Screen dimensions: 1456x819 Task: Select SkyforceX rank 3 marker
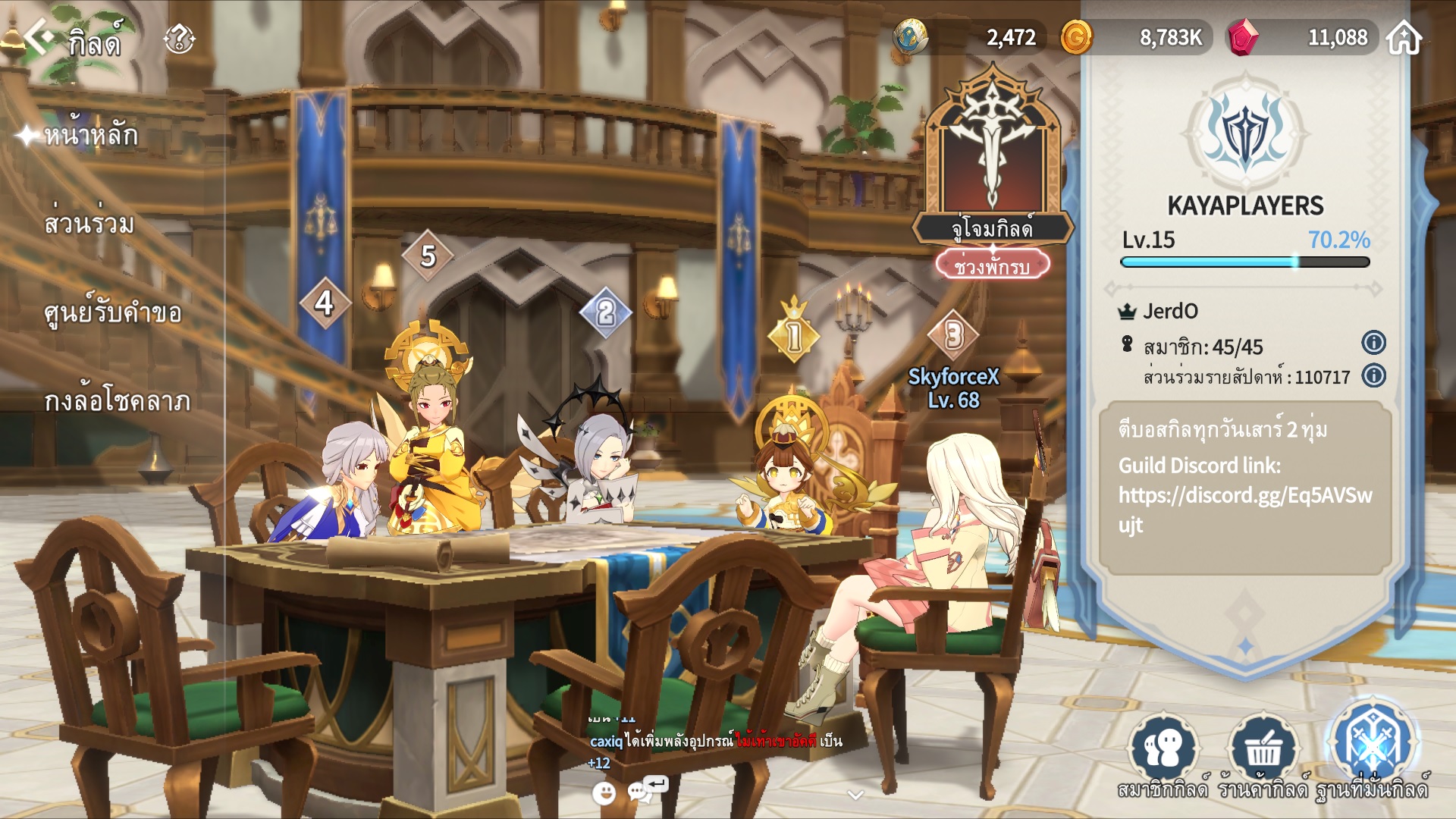pyautogui.click(x=954, y=334)
